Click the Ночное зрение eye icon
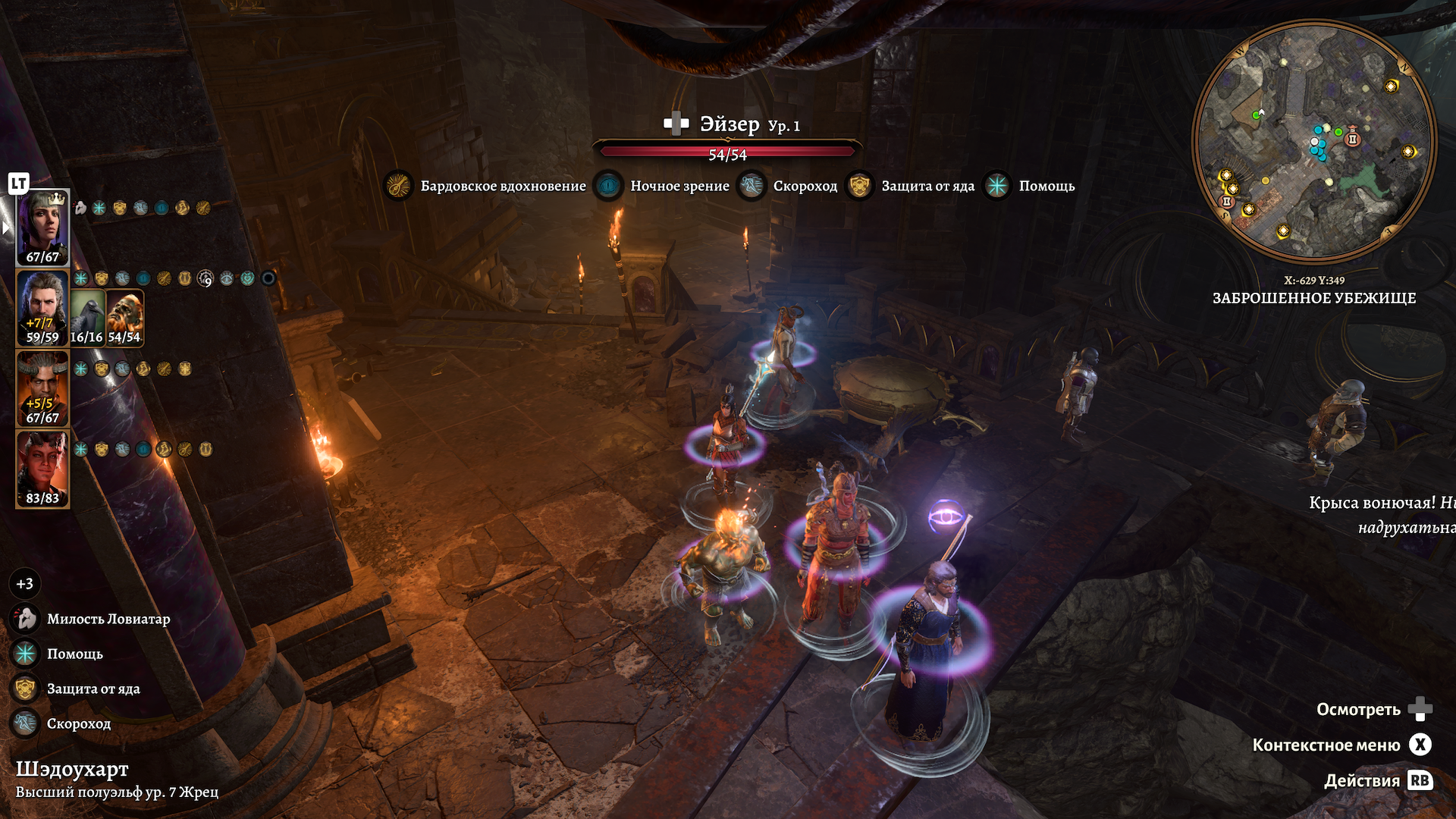This screenshot has height=819, width=1456. point(608,186)
